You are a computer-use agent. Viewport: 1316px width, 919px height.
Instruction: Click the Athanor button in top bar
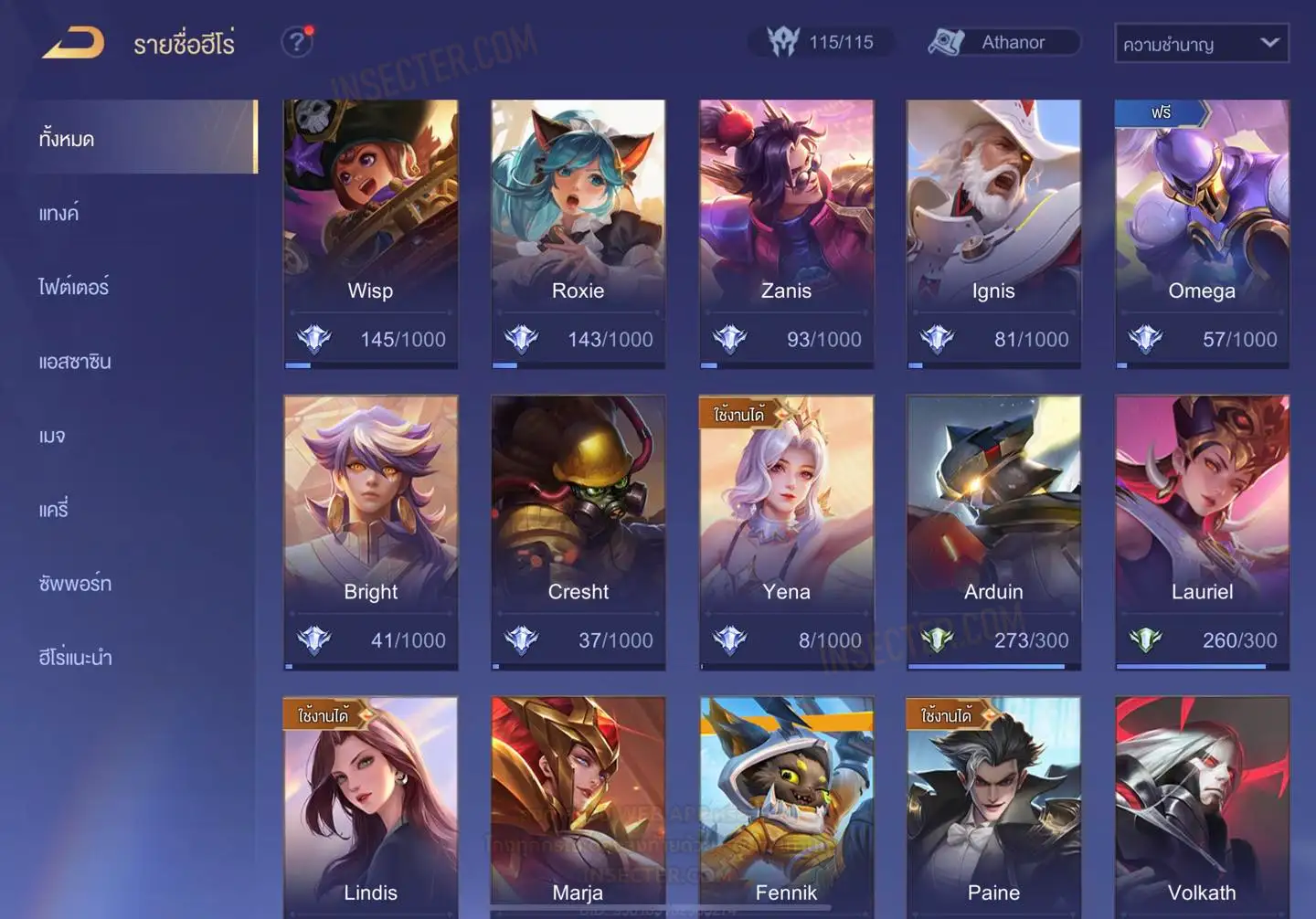click(x=1003, y=43)
